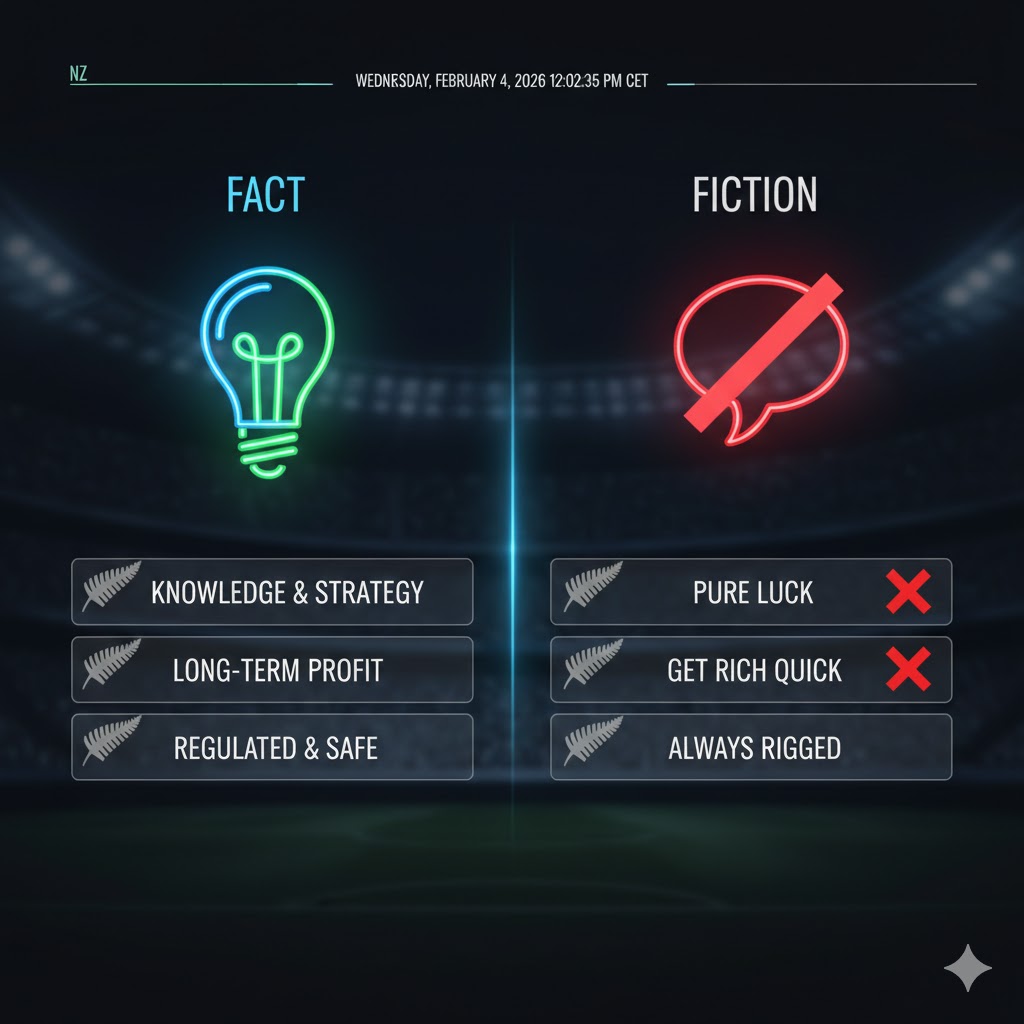Click the four-pointed sparkle icon
Image resolution: width=1024 pixels, height=1024 pixels.
(x=968, y=967)
